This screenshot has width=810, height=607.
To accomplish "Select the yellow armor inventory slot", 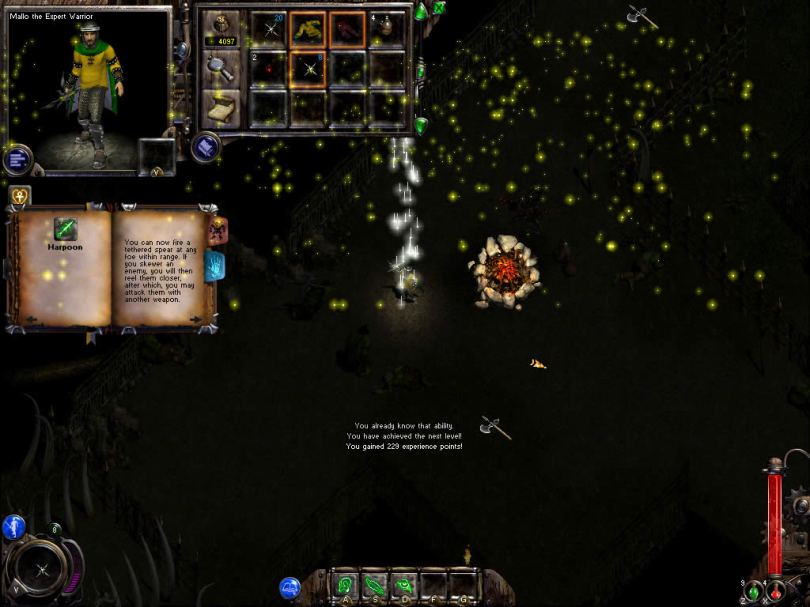I will coord(308,29).
